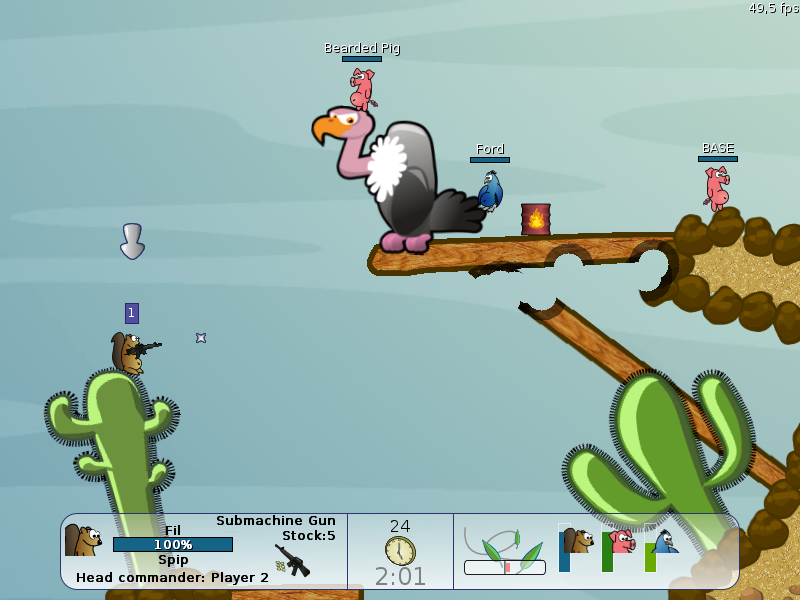This screenshot has height=600, width=800.
Task: Select the blue bird team icon
Action: point(663,543)
